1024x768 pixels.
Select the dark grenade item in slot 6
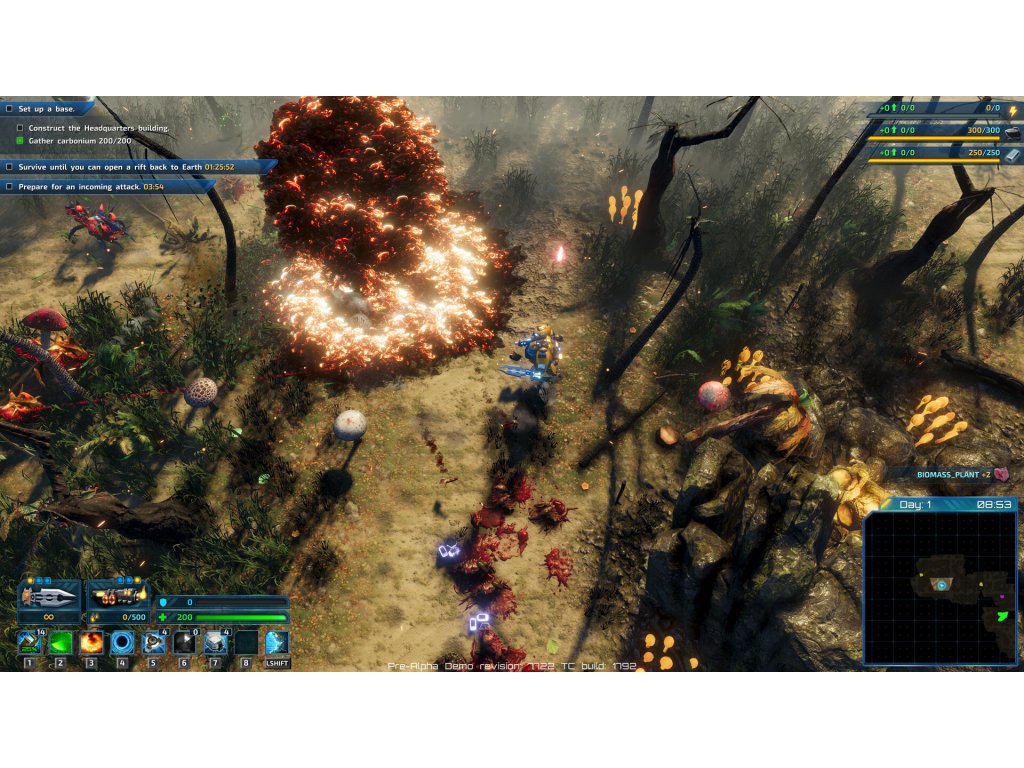(184, 641)
